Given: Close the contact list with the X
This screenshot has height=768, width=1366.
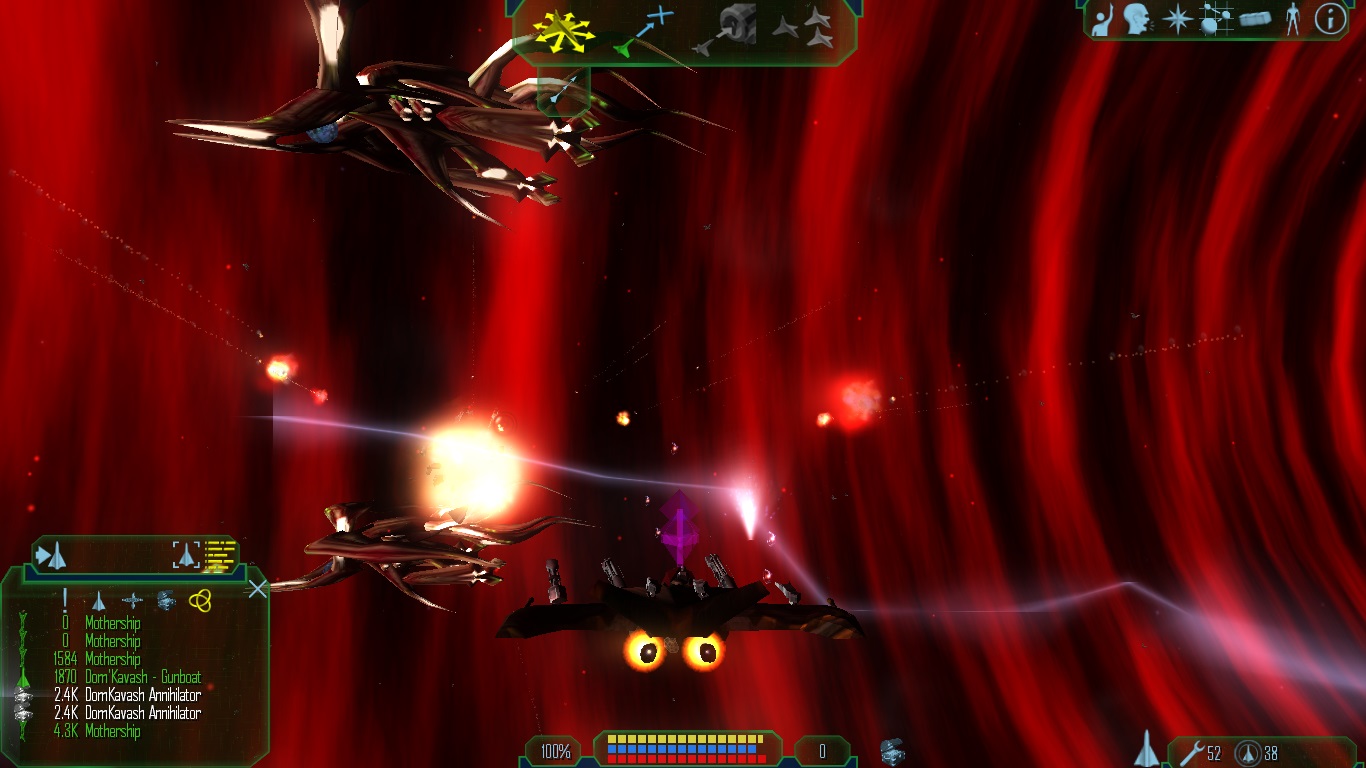Looking at the screenshot, I should pos(257,588).
